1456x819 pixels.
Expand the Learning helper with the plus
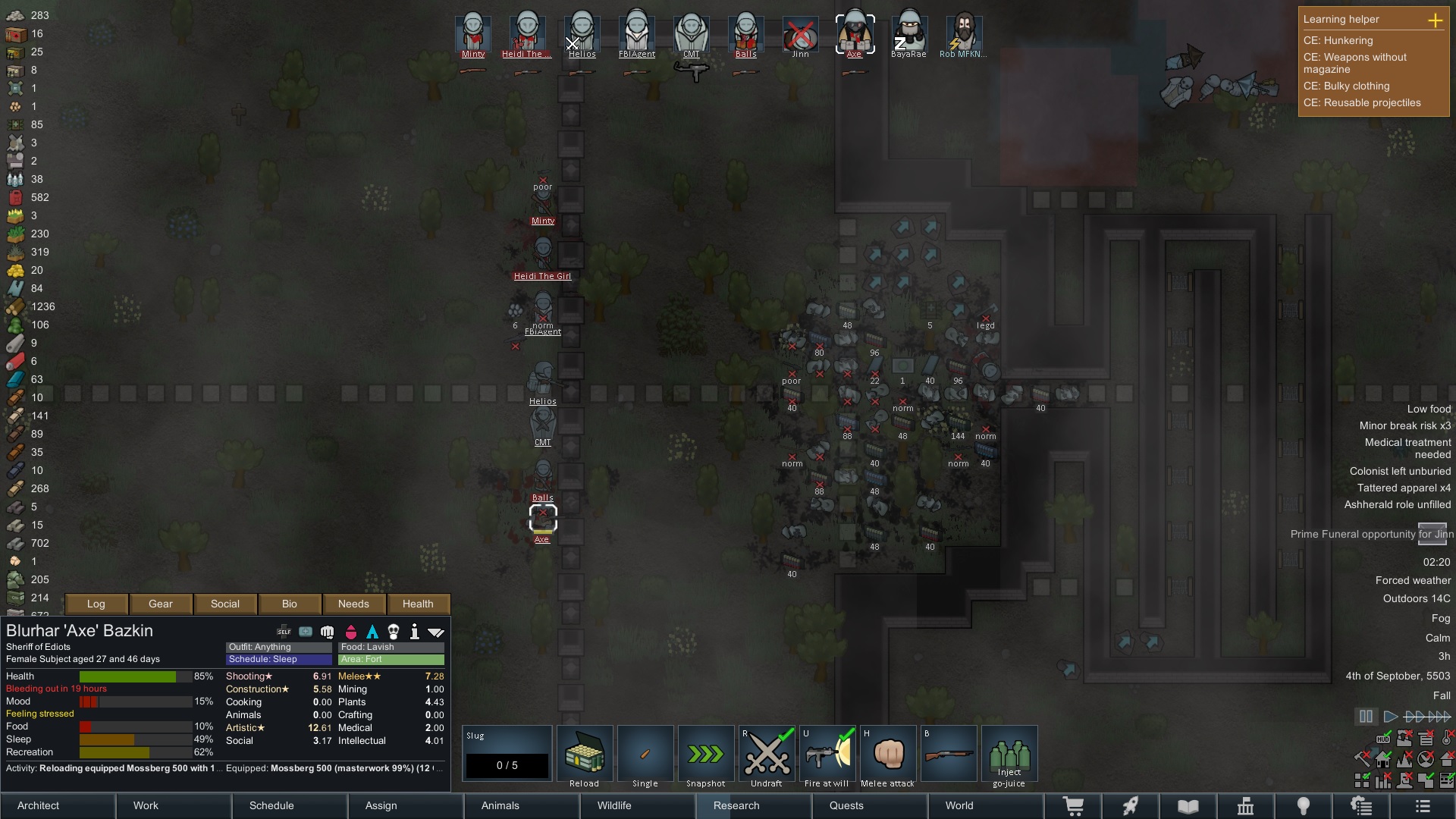click(1437, 20)
